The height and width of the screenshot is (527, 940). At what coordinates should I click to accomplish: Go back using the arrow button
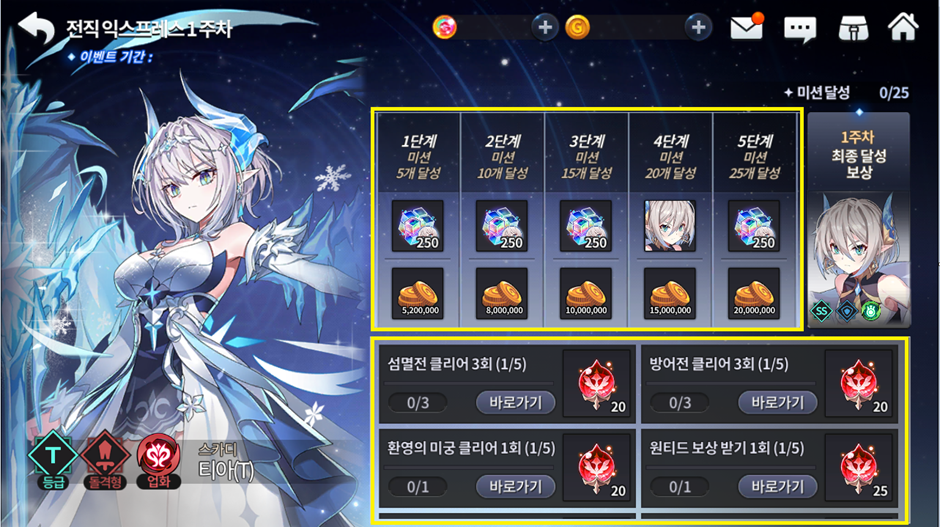click(36, 28)
